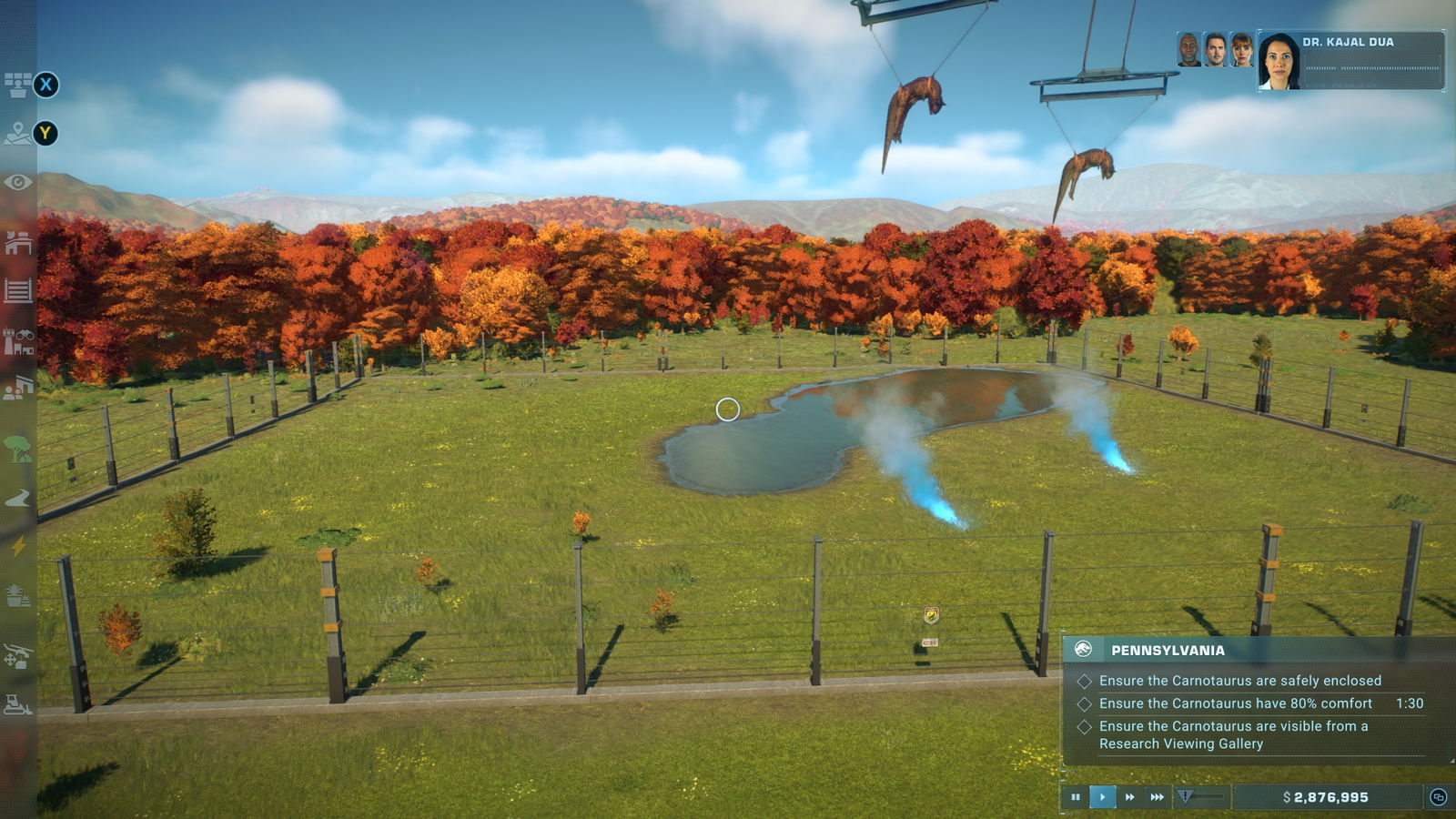Click Dr. Kajal Dua's portrait
The height and width of the screenshot is (819, 1456).
coord(1279,61)
